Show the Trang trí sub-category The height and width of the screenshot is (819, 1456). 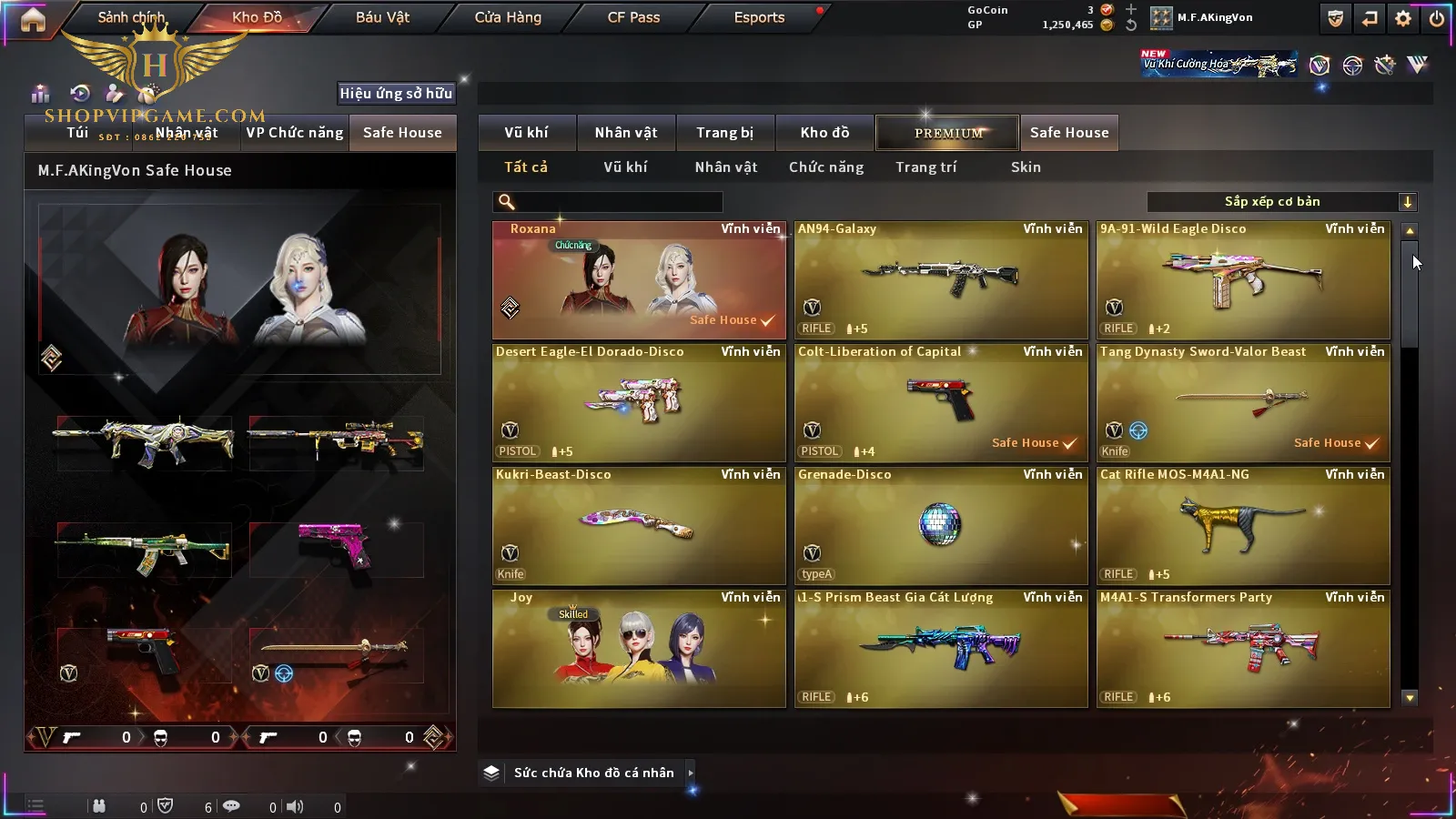click(925, 167)
